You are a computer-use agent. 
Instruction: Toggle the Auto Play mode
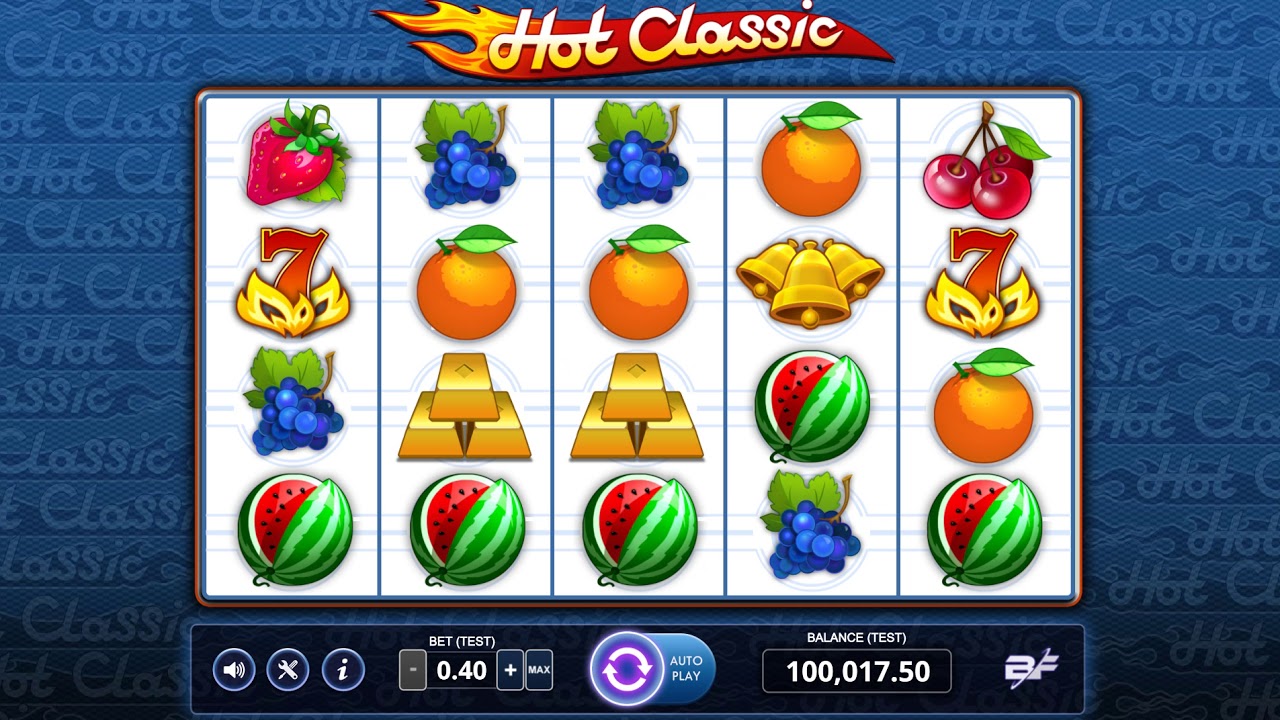(x=684, y=670)
